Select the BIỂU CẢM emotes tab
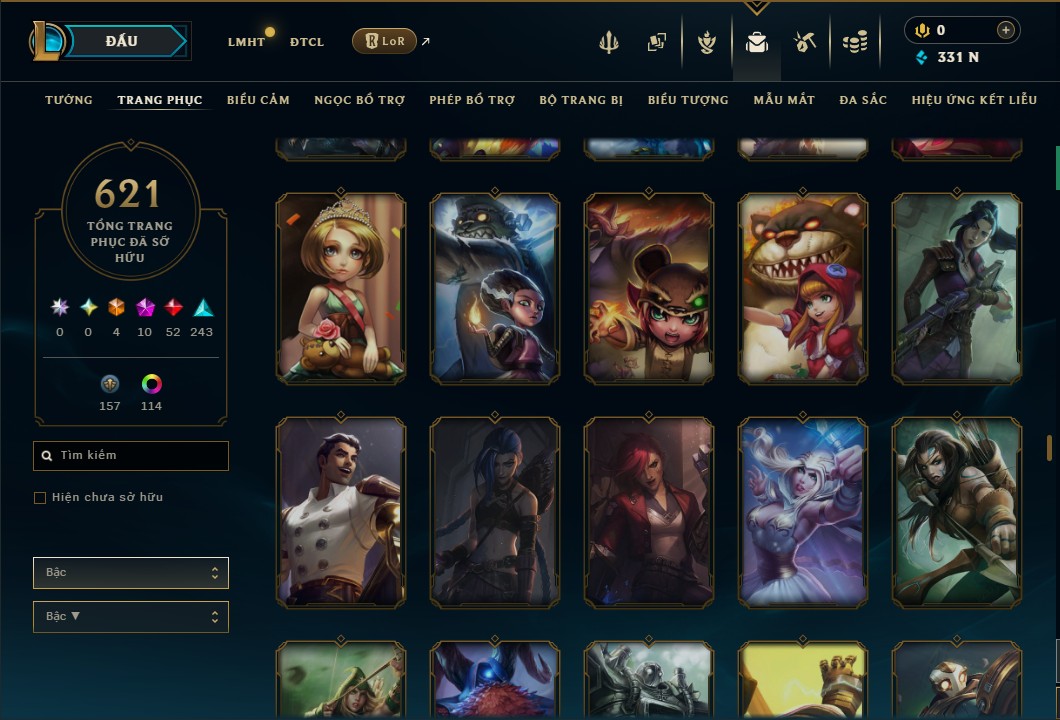Image resolution: width=1060 pixels, height=720 pixels. click(x=258, y=100)
